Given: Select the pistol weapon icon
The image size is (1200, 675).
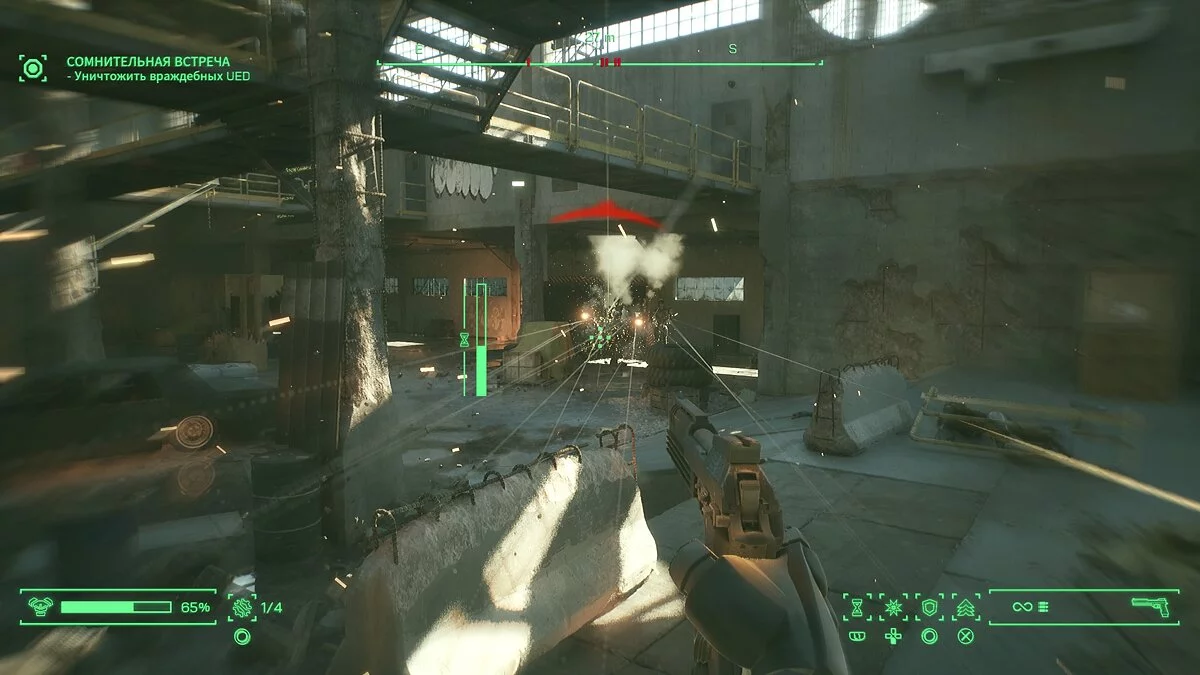Looking at the screenshot, I should 1151,606.
